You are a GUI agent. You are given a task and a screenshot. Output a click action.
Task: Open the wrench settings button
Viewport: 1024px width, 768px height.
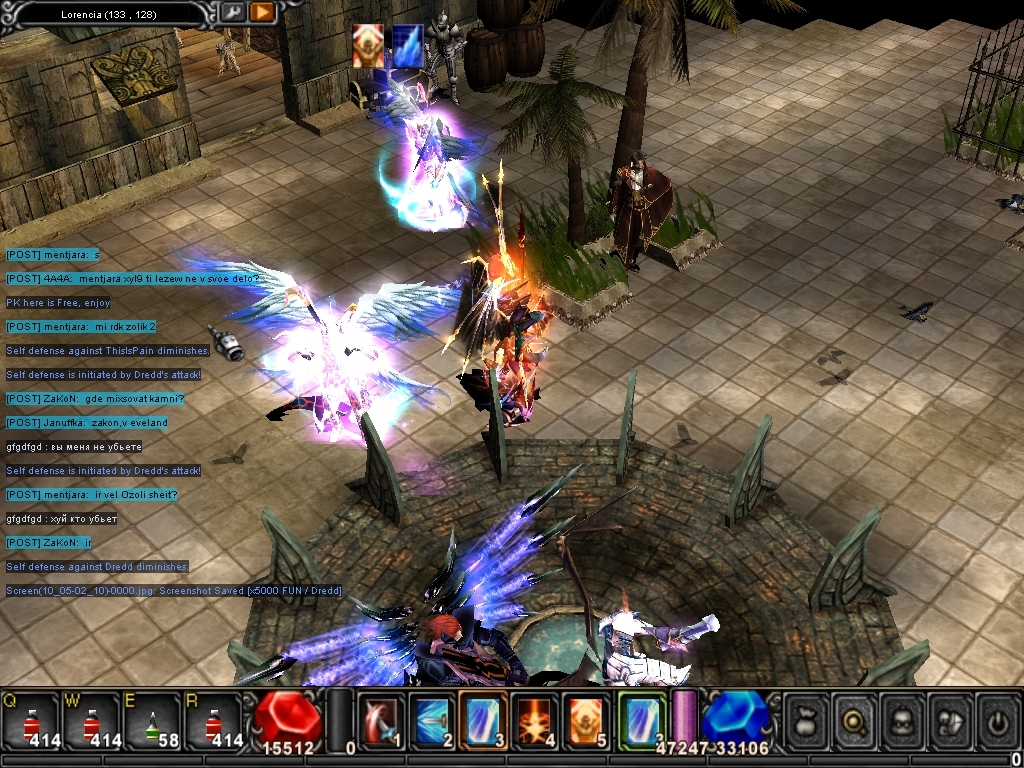(x=232, y=13)
